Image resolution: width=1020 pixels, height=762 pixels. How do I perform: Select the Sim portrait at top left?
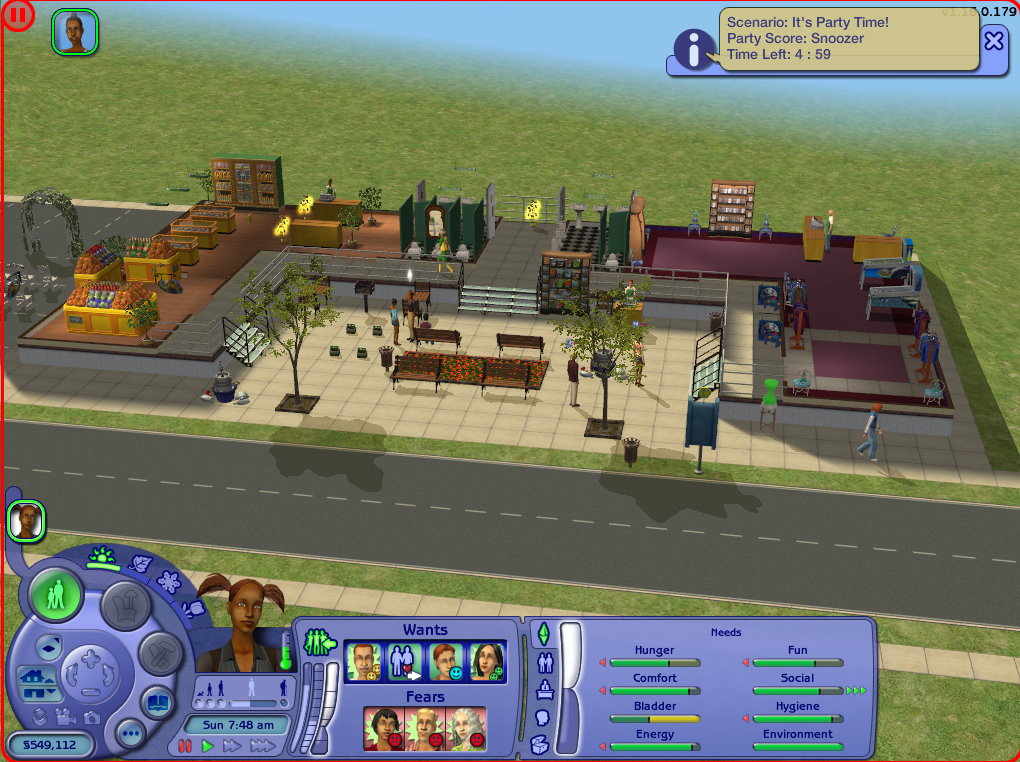(75, 32)
